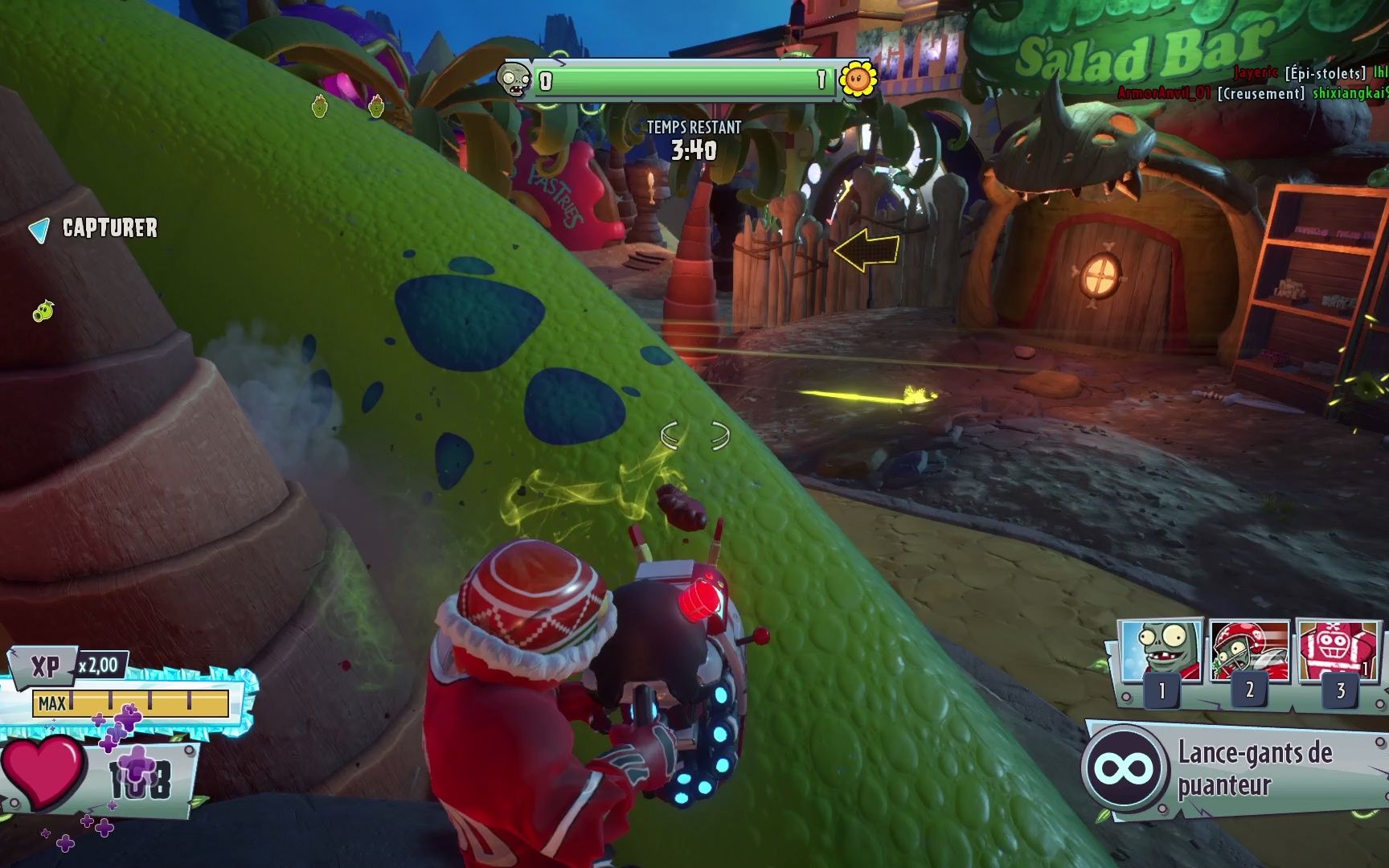Click the infinity ammo weapon icon
This screenshot has height=868, width=1389.
click(x=1124, y=768)
